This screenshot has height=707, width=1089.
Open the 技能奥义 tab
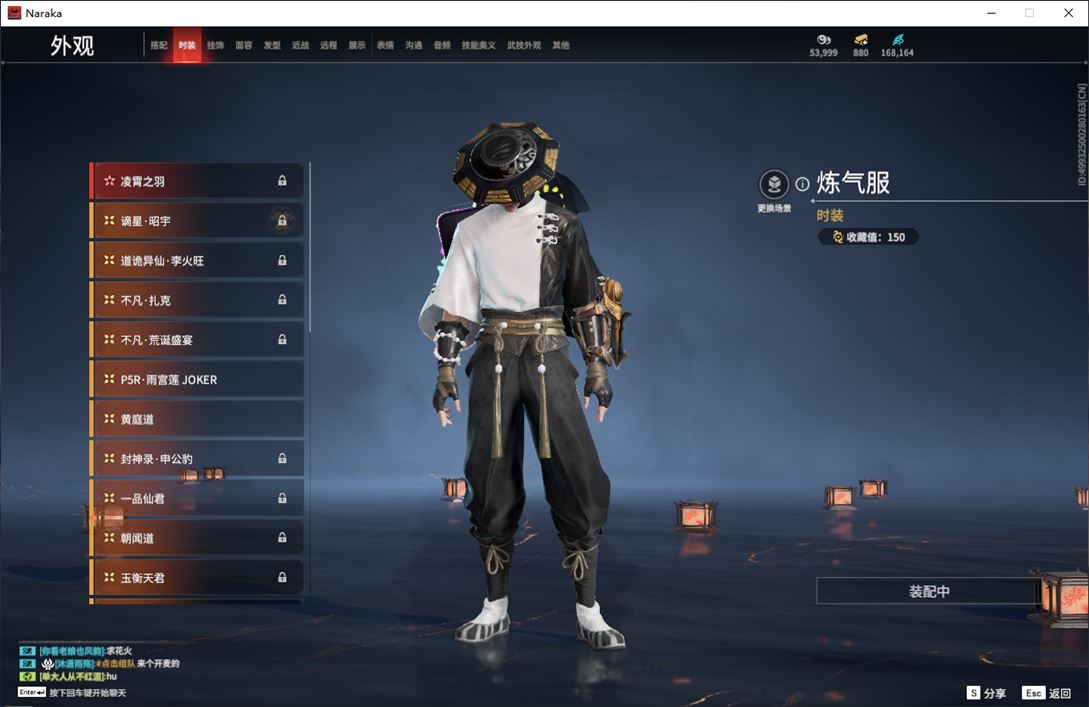click(478, 46)
